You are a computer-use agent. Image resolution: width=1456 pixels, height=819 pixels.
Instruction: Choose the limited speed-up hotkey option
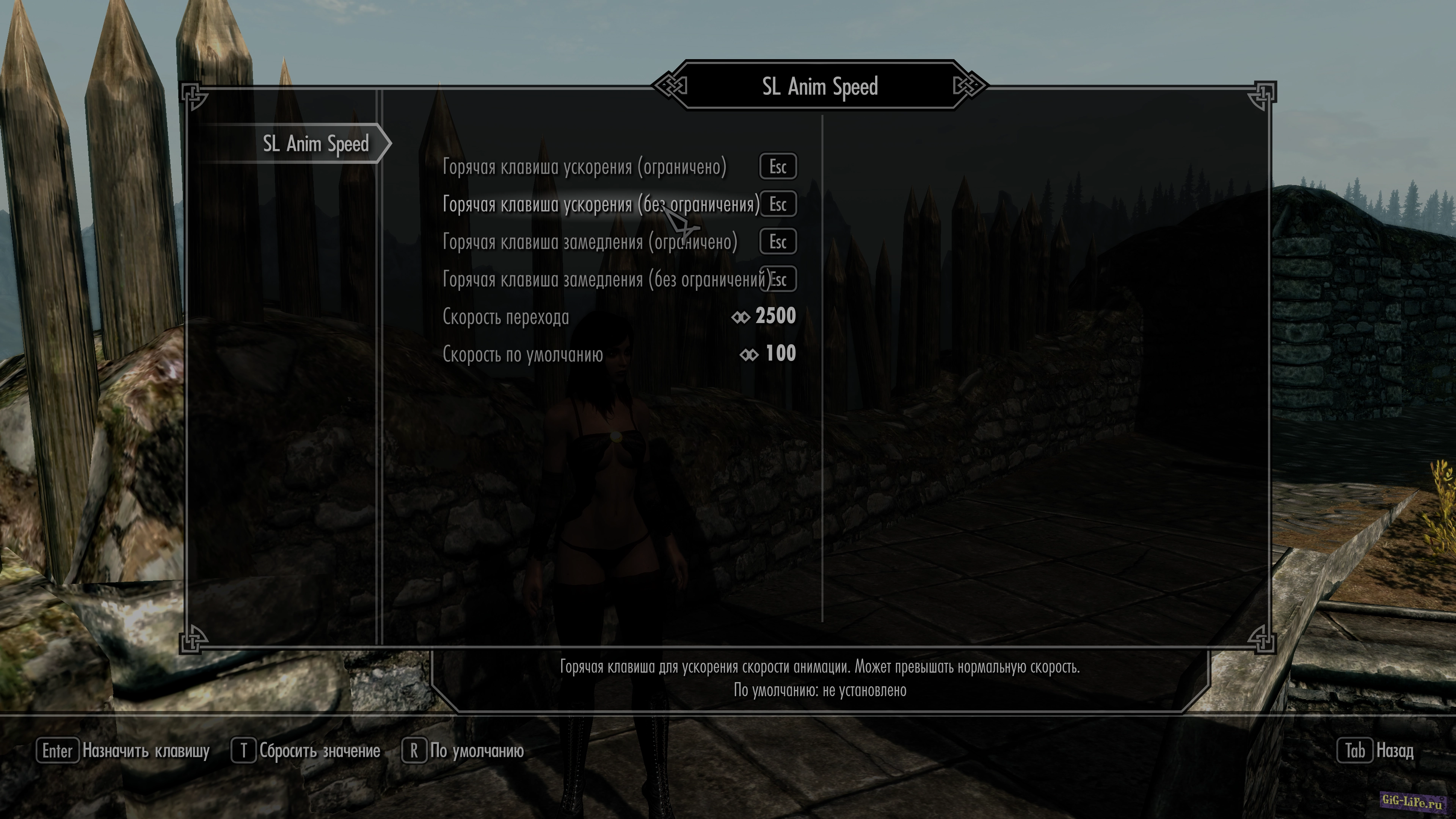(x=584, y=167)
